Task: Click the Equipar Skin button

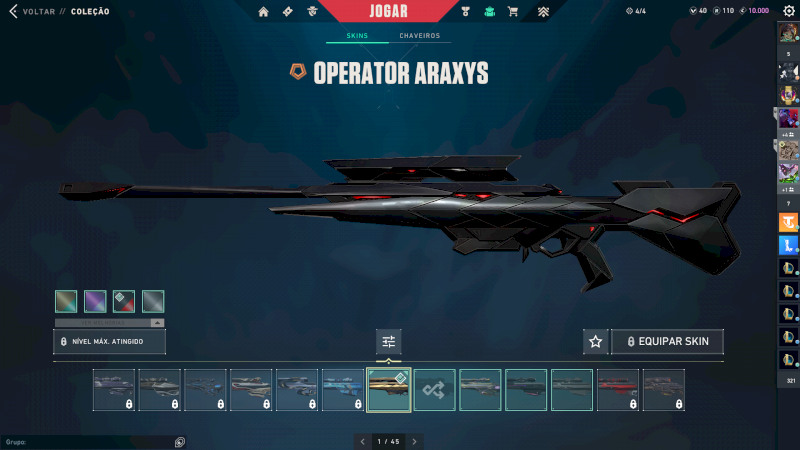Action: (x=667, y=341)
